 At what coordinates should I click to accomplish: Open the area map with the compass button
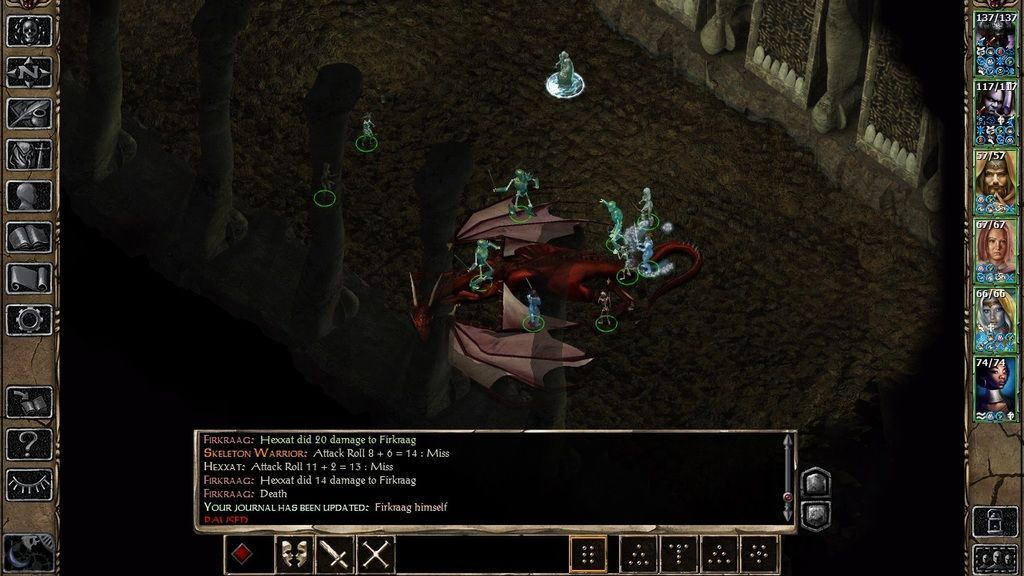pos(29,72)
